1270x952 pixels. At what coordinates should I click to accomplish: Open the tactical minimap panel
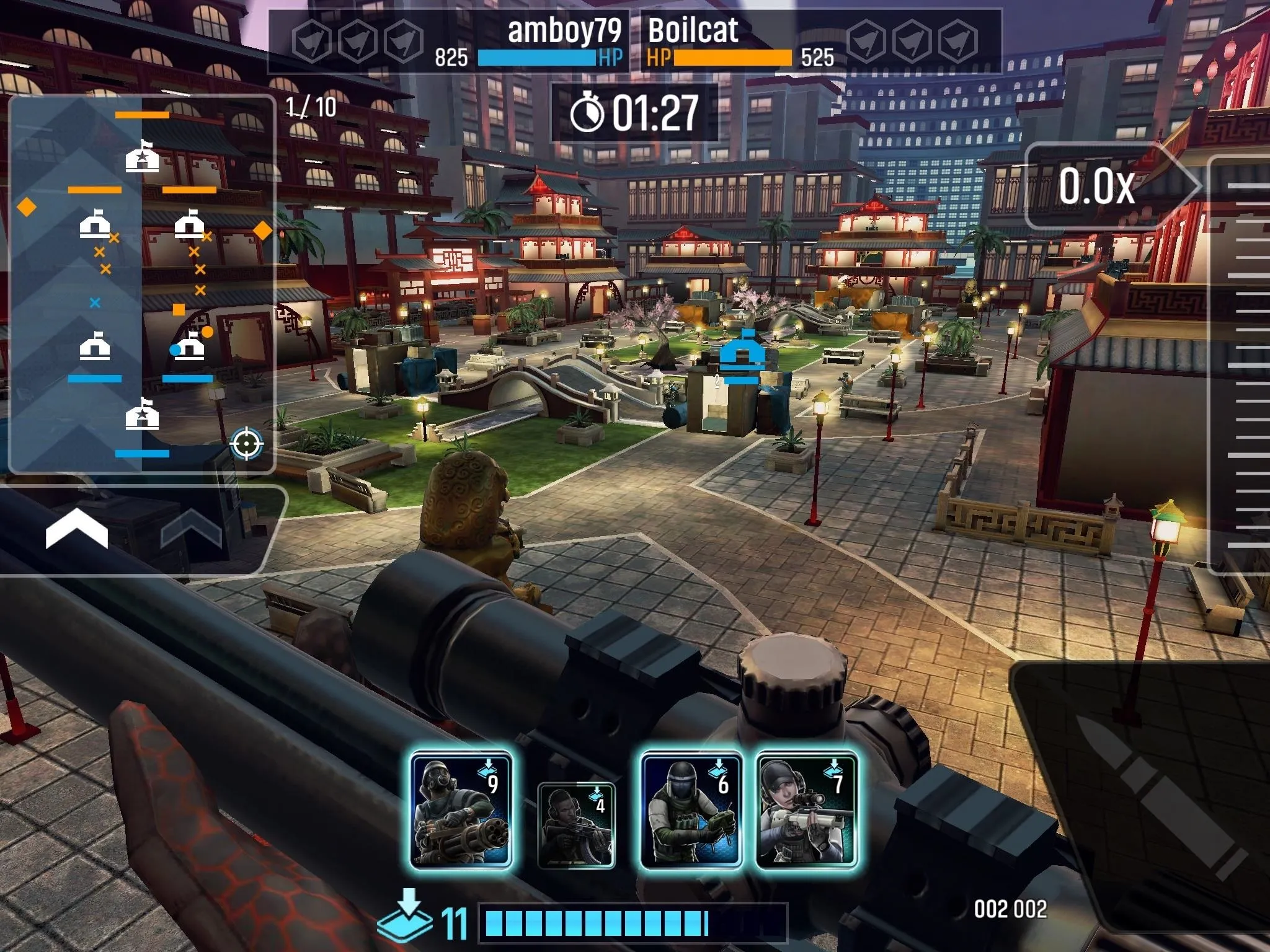(141, 284)
